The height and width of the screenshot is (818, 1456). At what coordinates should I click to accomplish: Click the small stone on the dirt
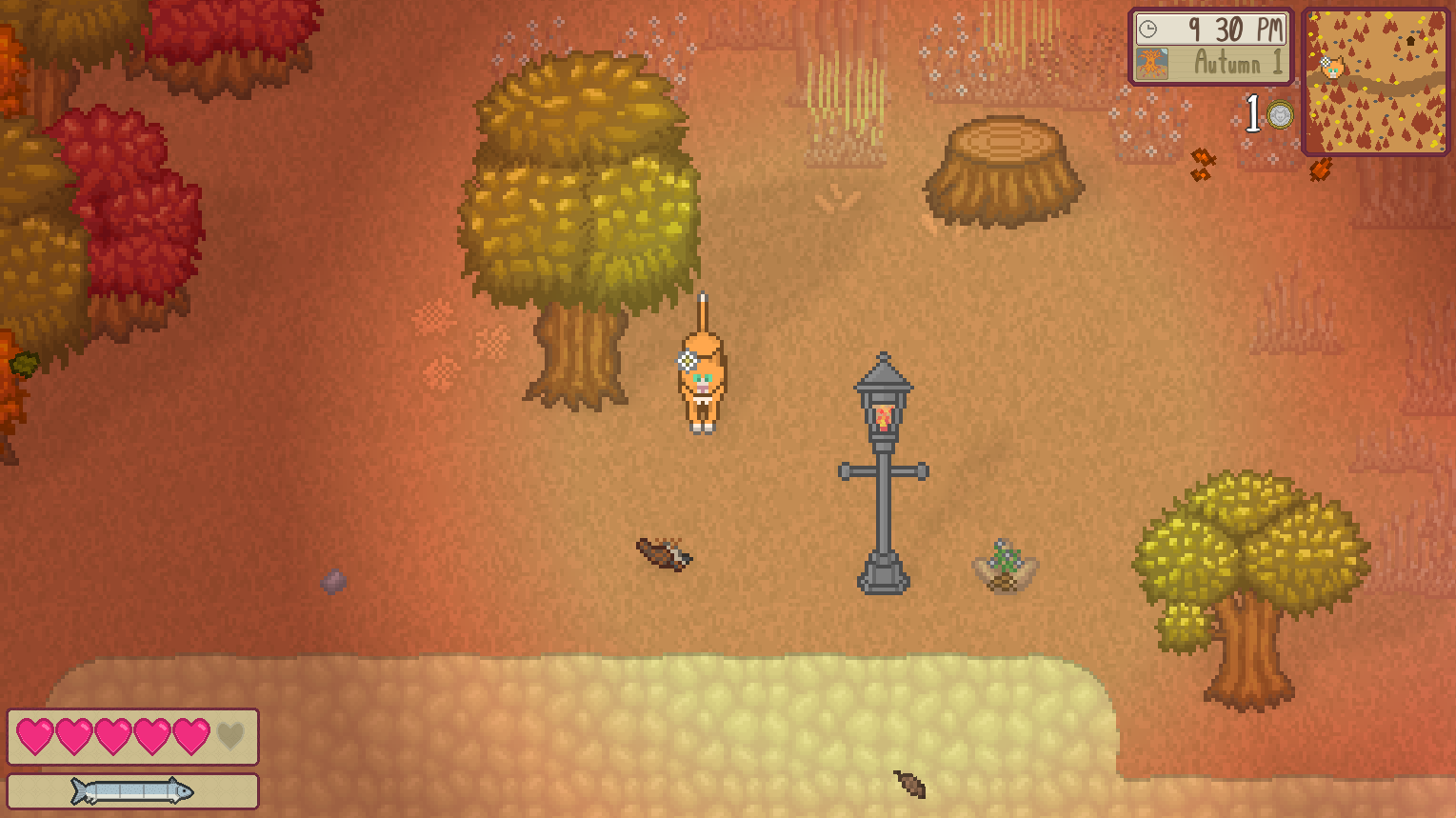pos(332,581)
